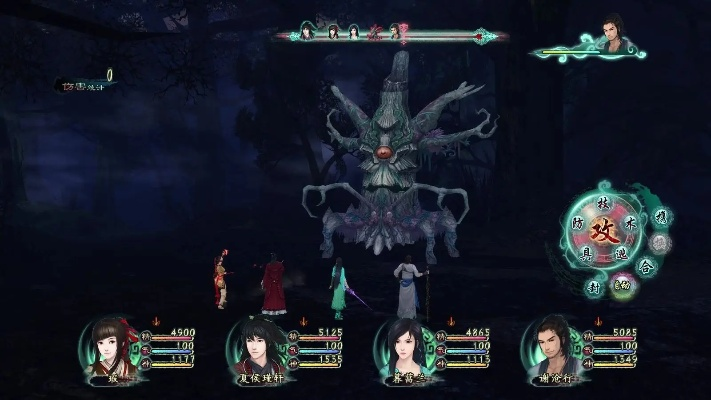Select the 术 spell command
The height and width of the screenshot is (400, 711).
pyautogui.click(x=630, y=222)
